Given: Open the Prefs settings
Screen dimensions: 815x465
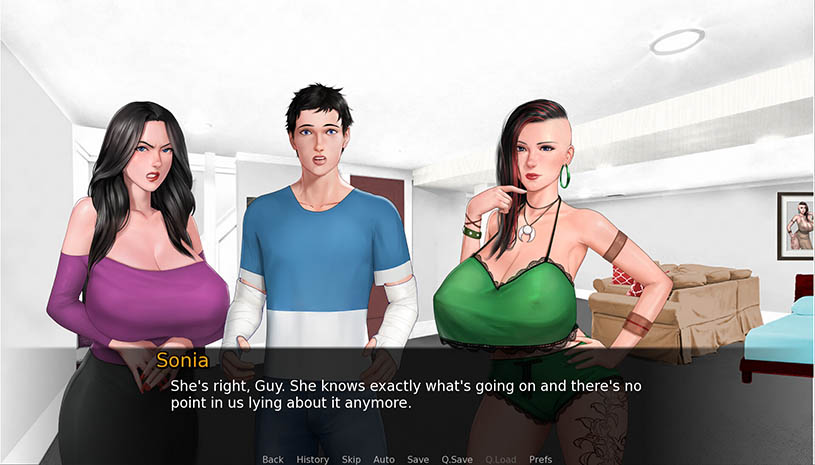Looking at the screenshot, I should pyautogui.click(x=540, y=459).
